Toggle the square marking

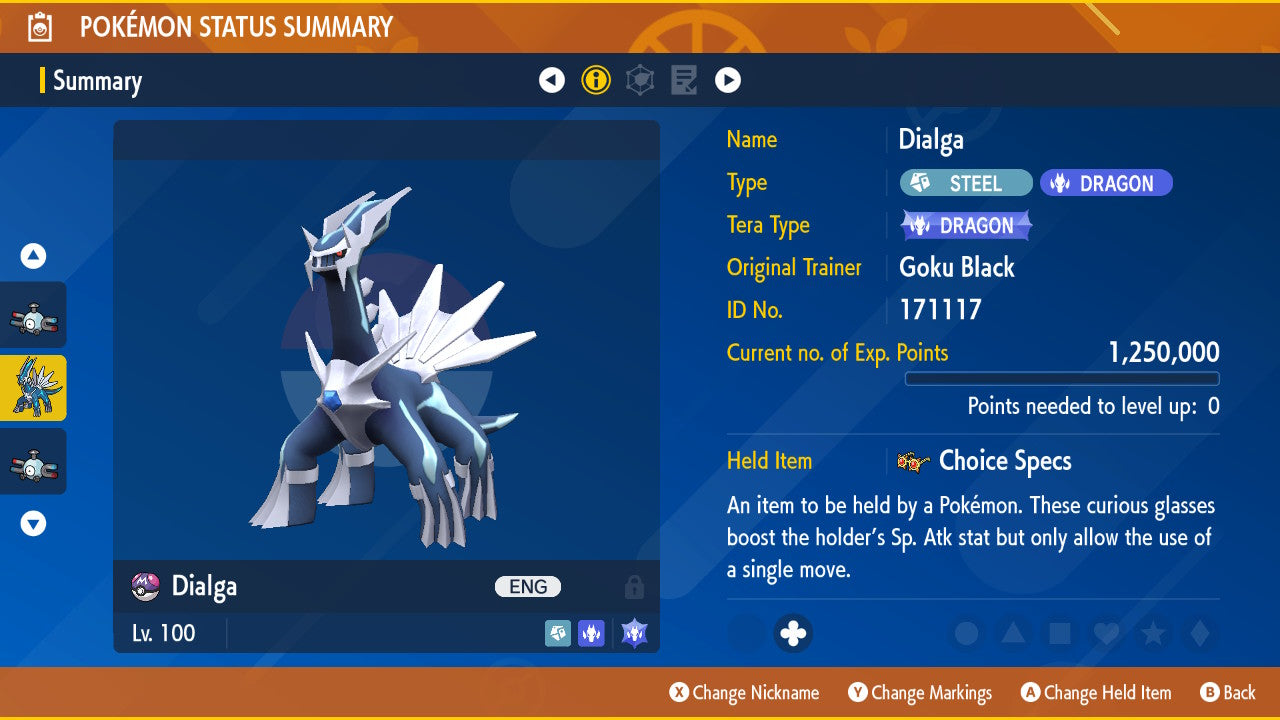tap(1059, 634)
